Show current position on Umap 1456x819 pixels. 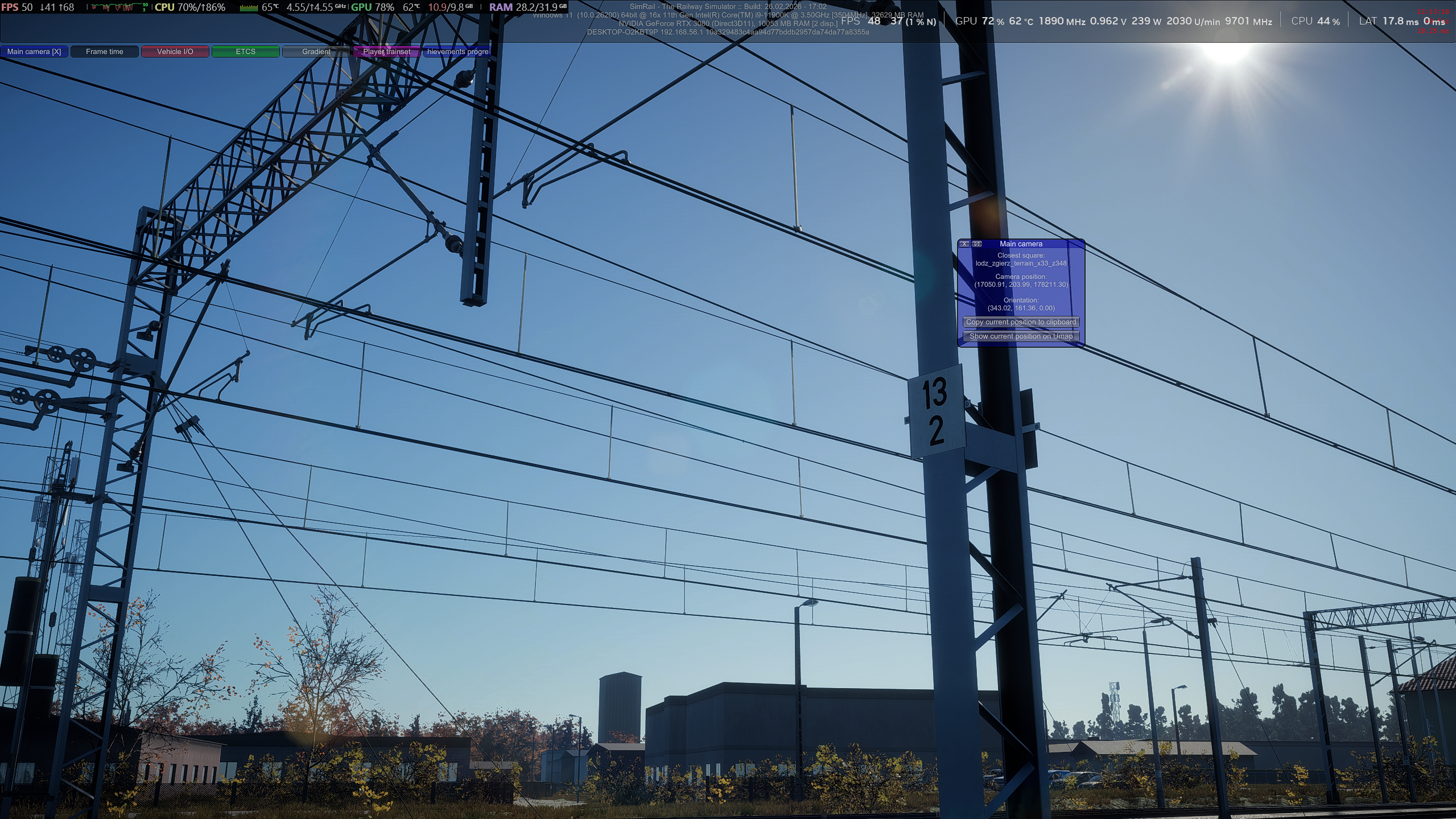click(1021, 336)
